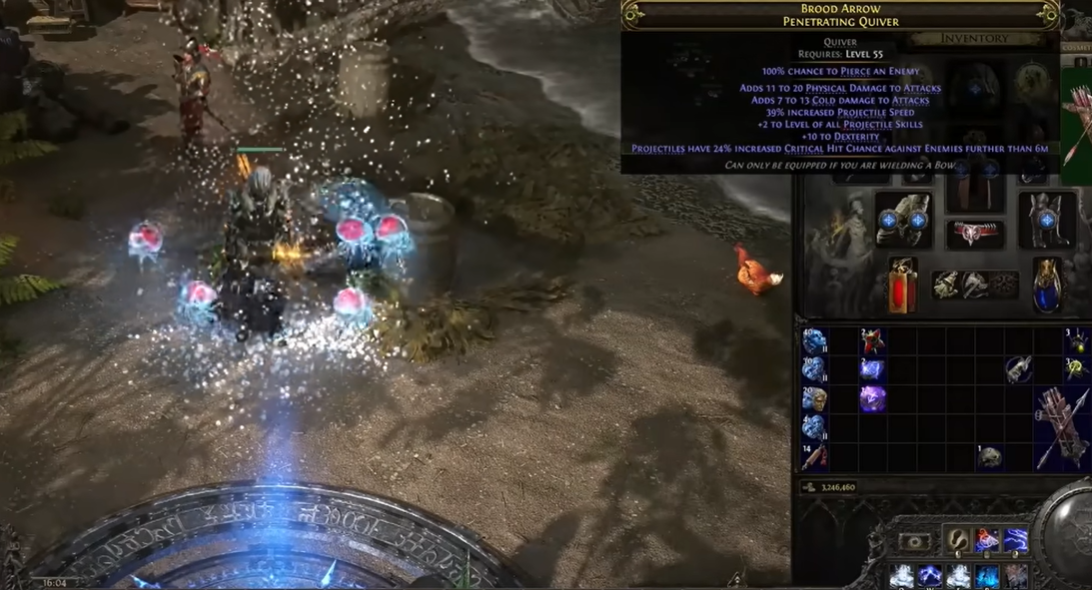Activate the footprints movement skill
The image size is (1092, 590).
point(957,541)
